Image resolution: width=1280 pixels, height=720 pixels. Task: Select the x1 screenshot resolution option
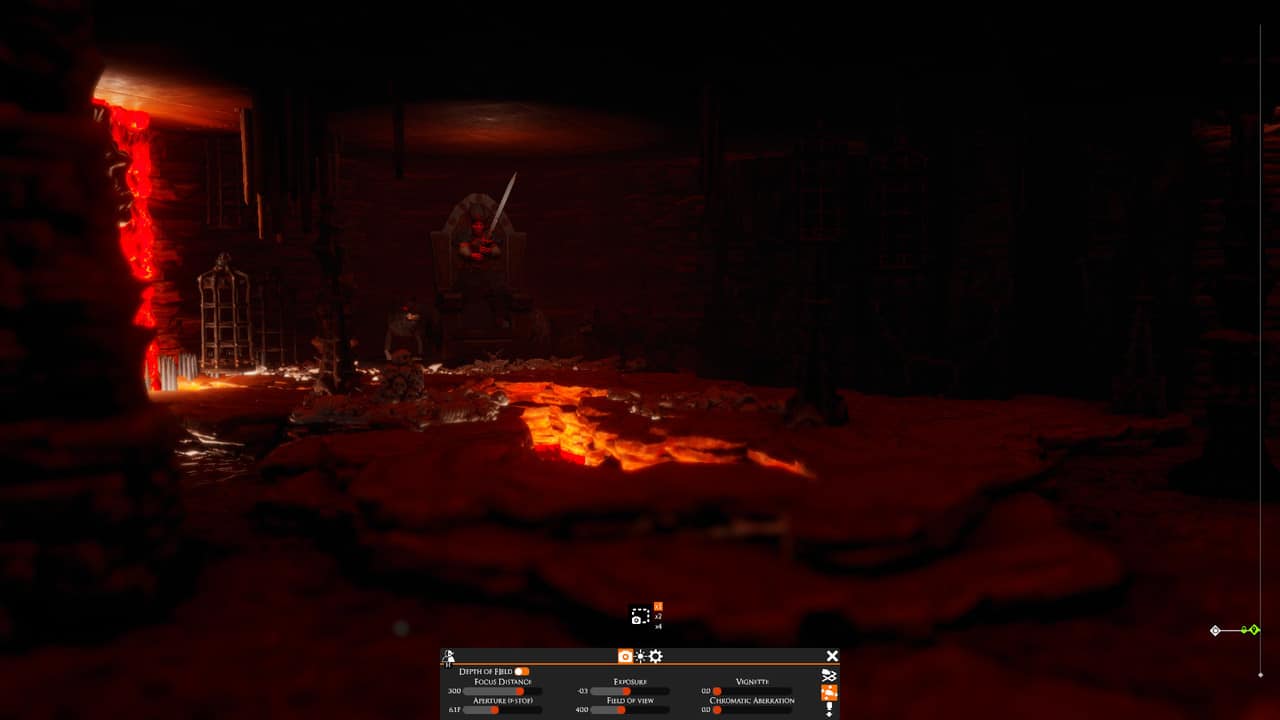tap(657, 604)
